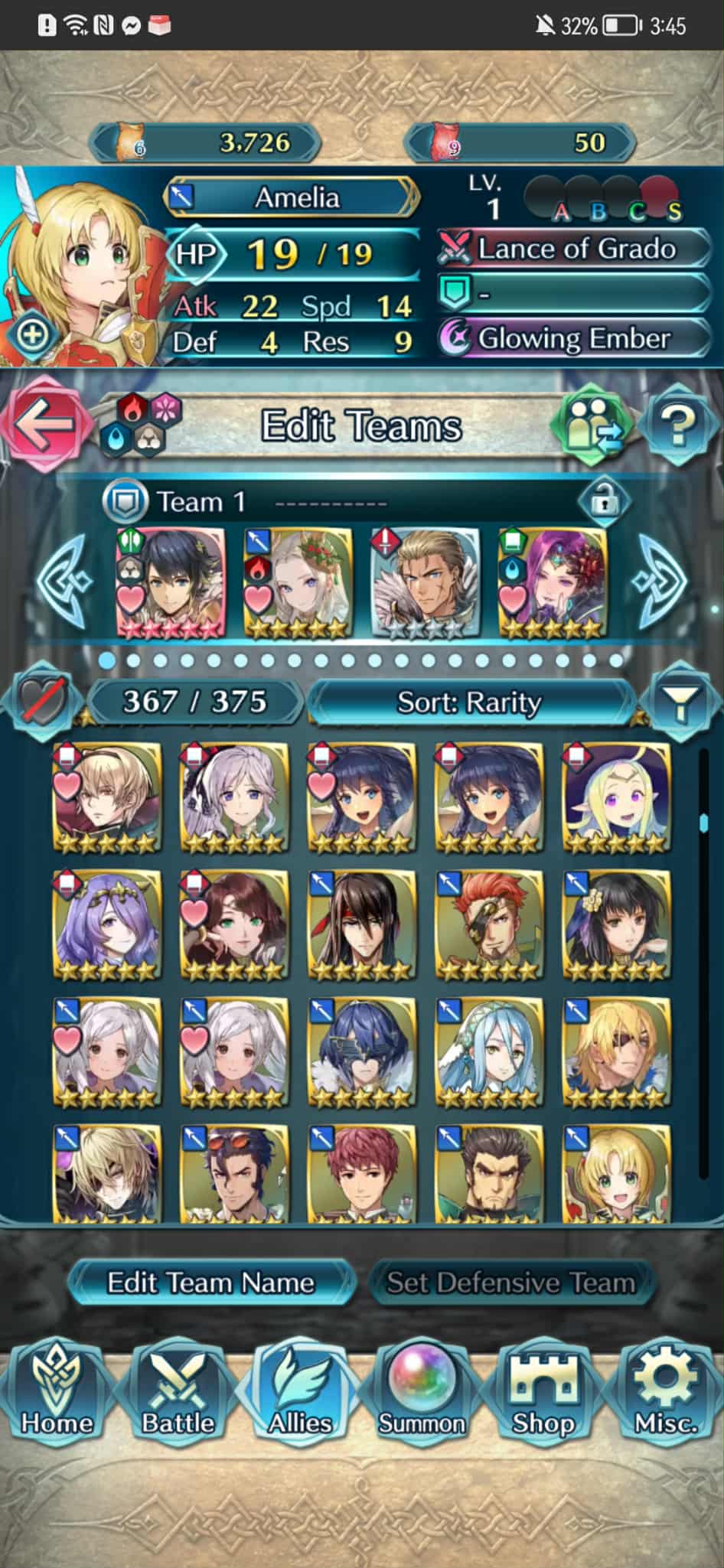
Task: Open the Sort: Rarity selector
Action: coord(470,702)
